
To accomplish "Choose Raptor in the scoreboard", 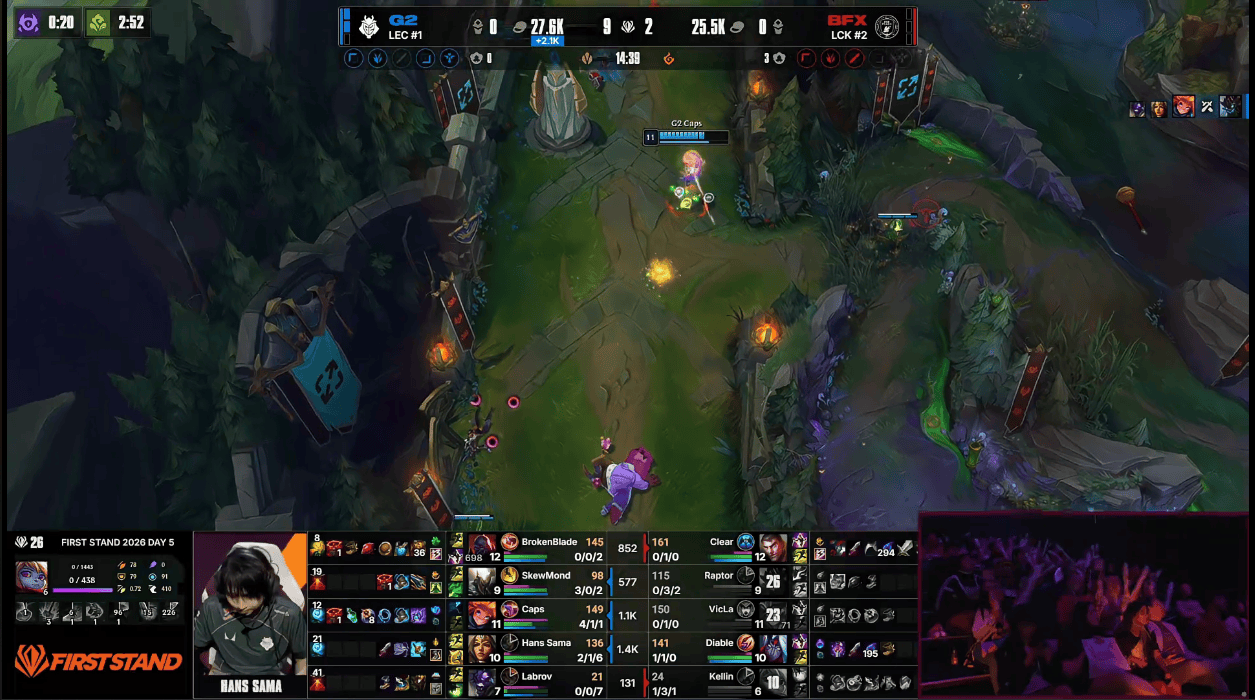I will tap(719, 576).
